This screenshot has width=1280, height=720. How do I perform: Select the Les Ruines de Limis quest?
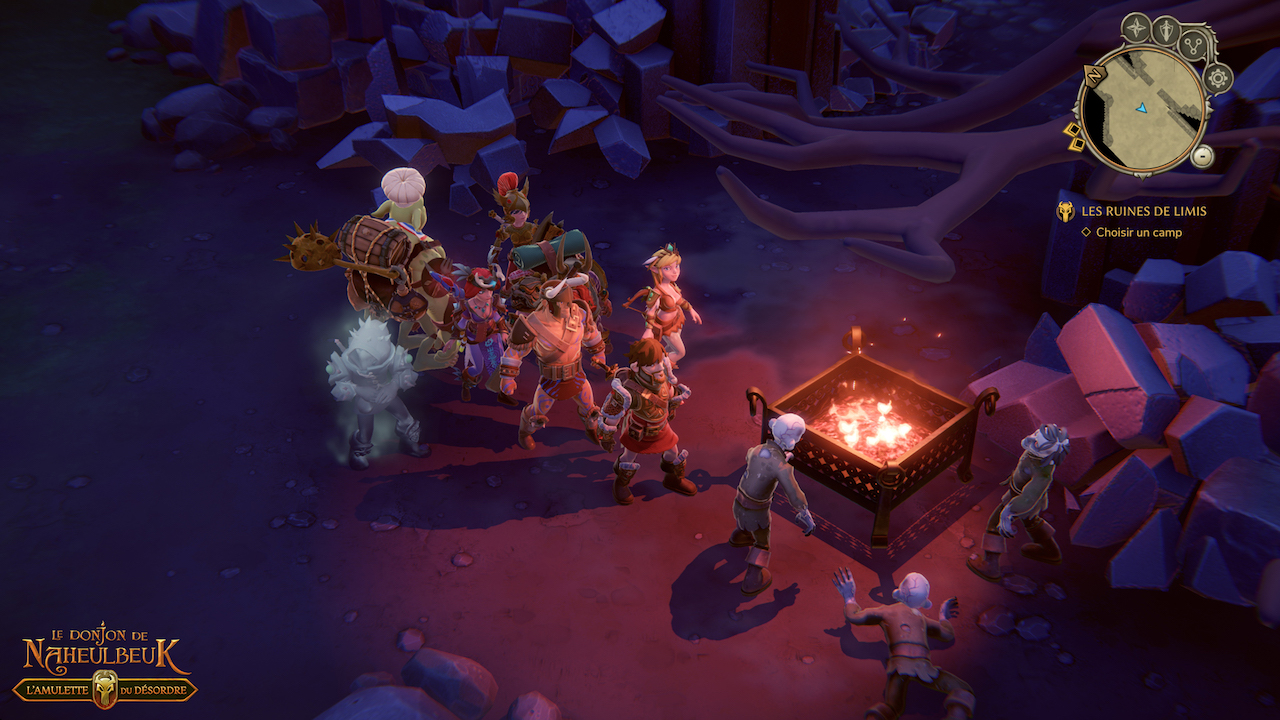(x=1143, y=211)
